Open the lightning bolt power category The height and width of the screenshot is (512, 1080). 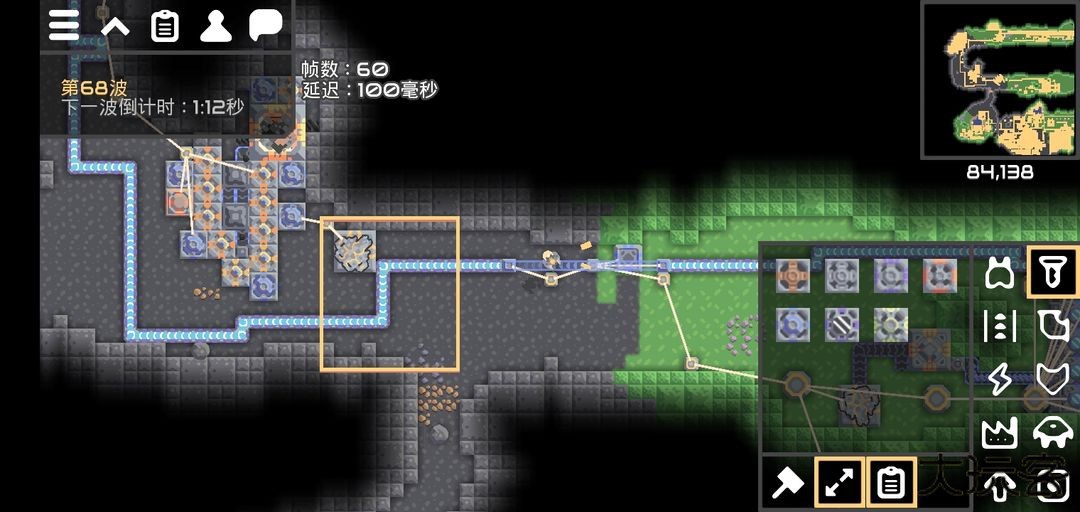(999, 379)
